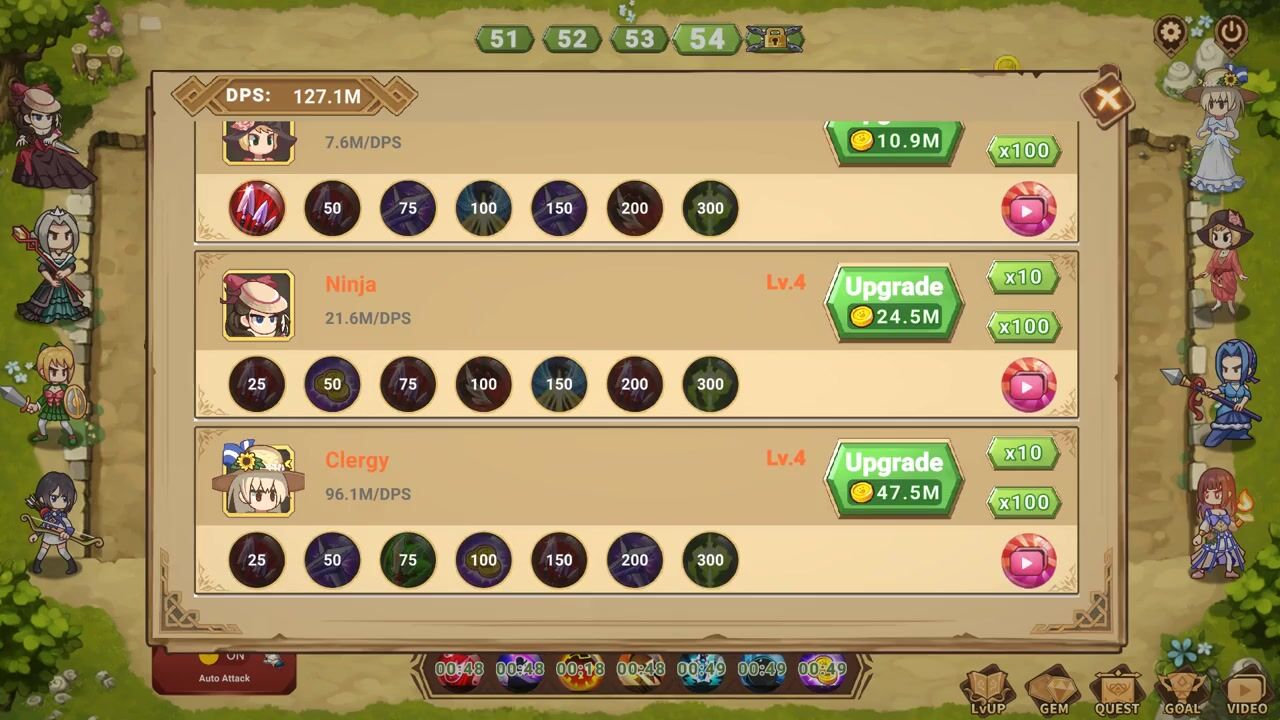Image resolution: width=1280 pixels, height=720 pixels.
Task: Select Ninja's level 25 skill icon
Action: pyautogui.click(x=257, y=384)
